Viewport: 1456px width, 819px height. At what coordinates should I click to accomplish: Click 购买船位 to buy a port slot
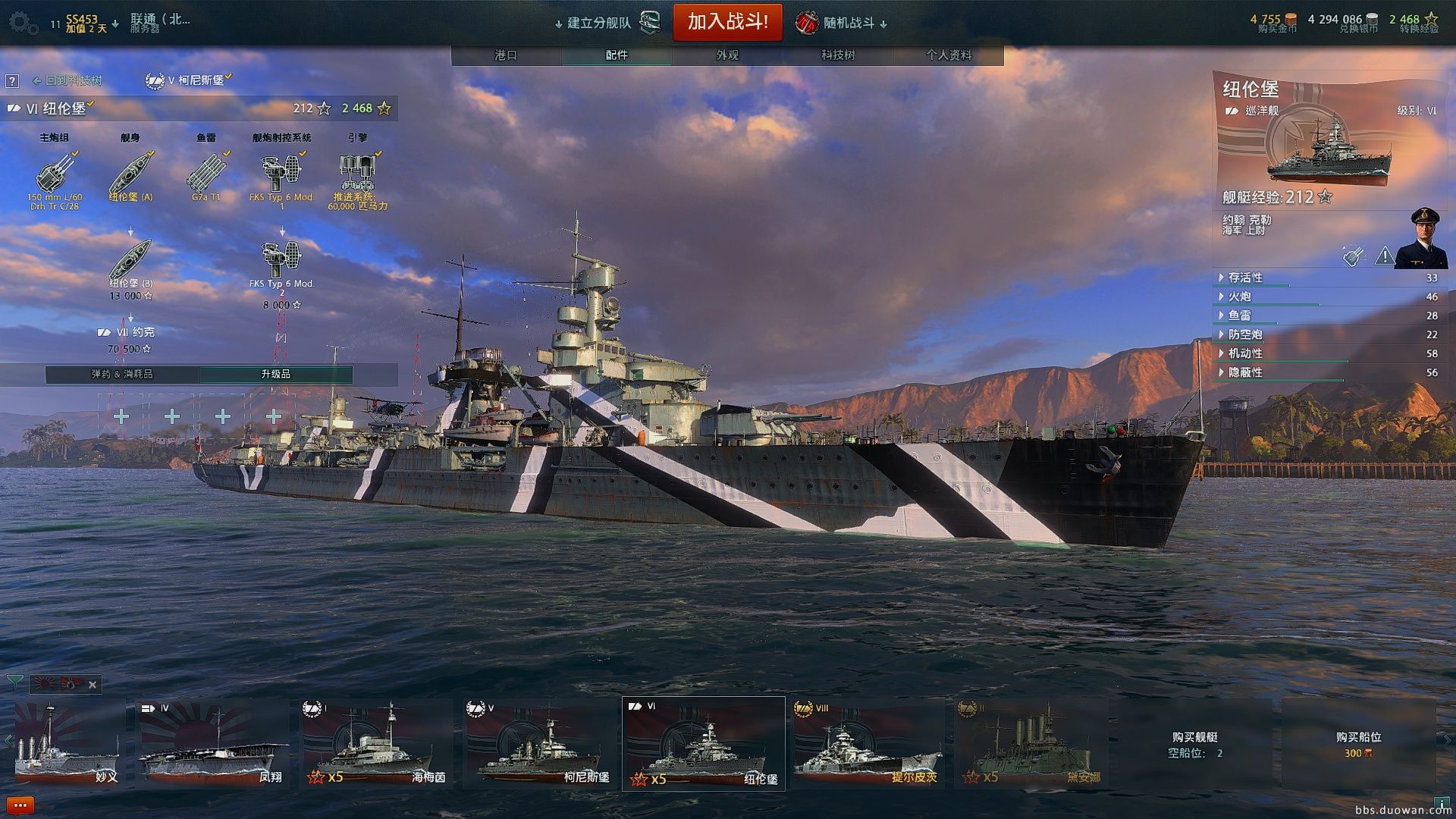coord(1357,744)
